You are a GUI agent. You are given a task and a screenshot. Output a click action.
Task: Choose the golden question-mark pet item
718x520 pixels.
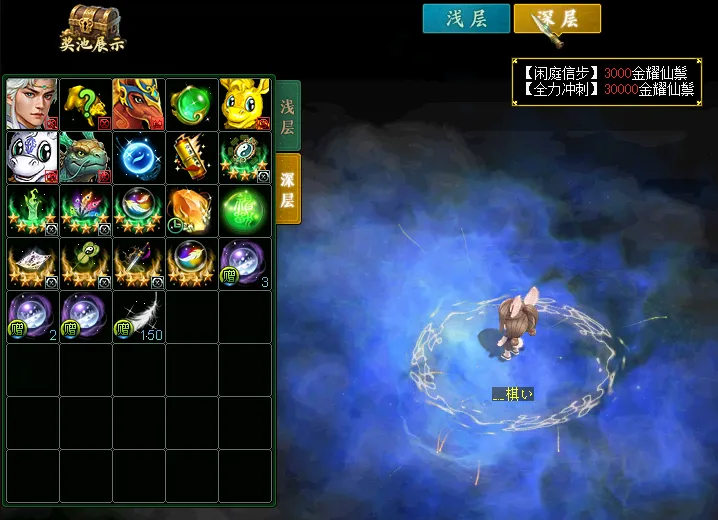tap(86, 104)
